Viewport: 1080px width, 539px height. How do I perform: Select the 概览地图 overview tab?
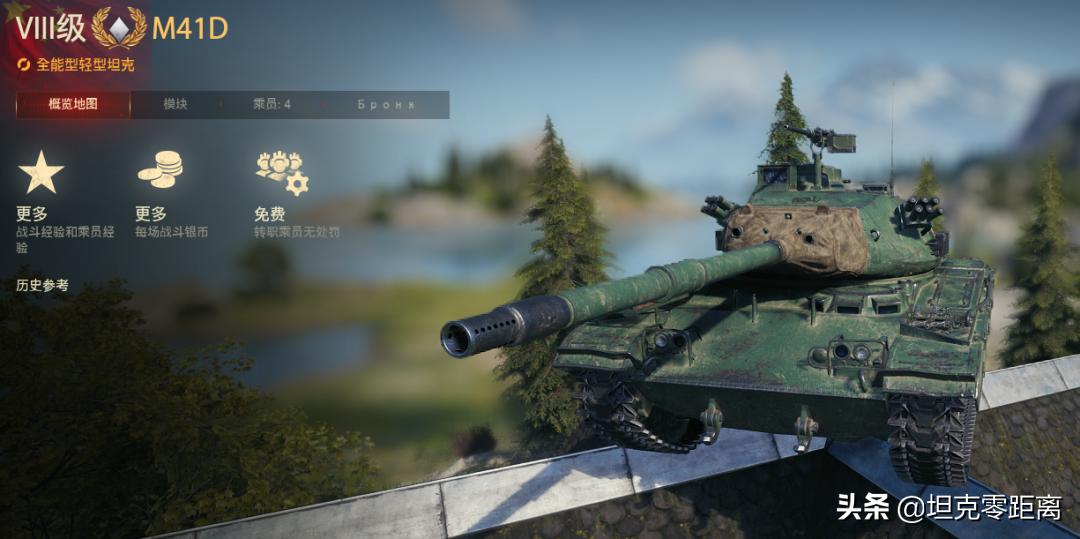pyautogui.click(x=73, y=104)
